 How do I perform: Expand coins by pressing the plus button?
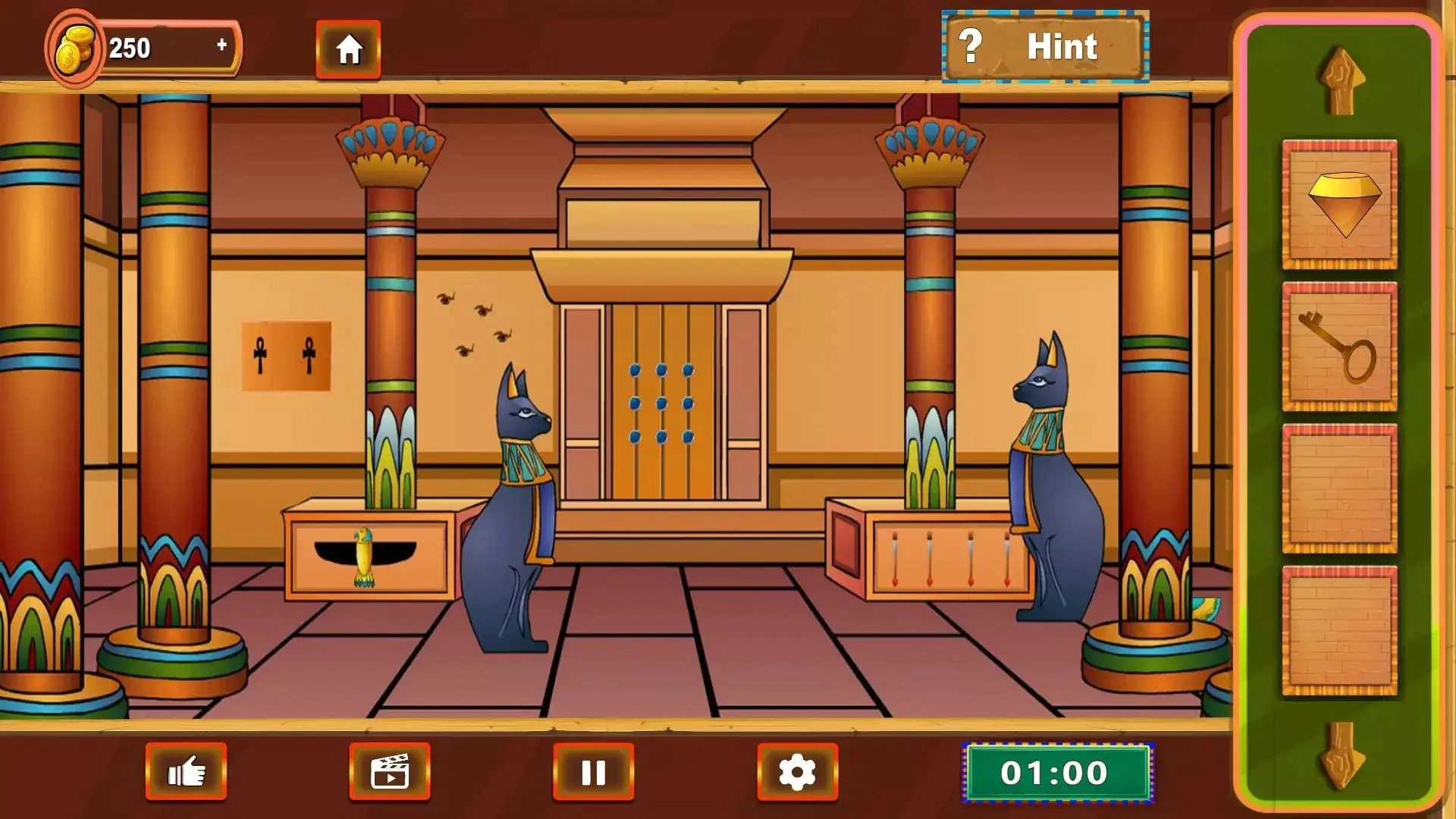point(221,45)
